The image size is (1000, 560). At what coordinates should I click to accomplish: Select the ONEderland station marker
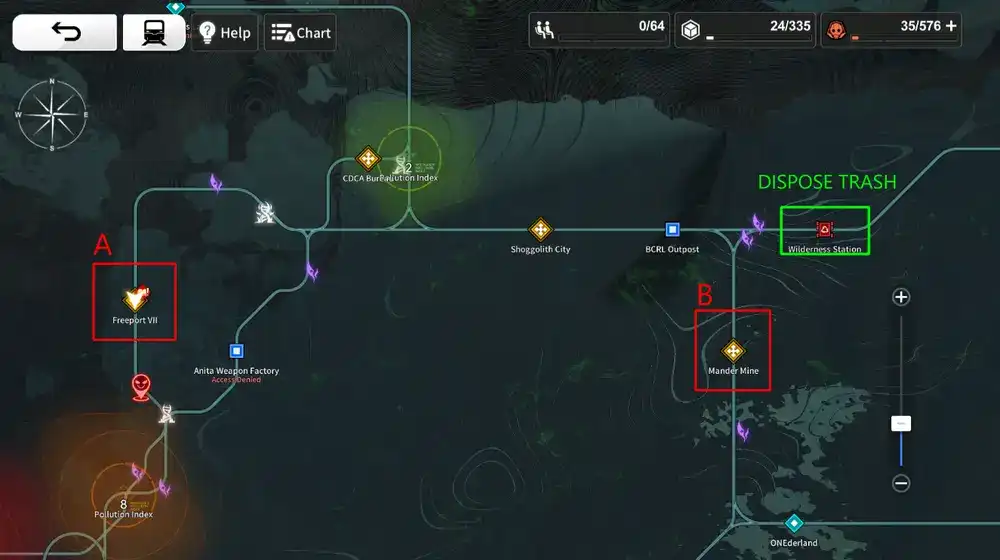coord(794,523)
